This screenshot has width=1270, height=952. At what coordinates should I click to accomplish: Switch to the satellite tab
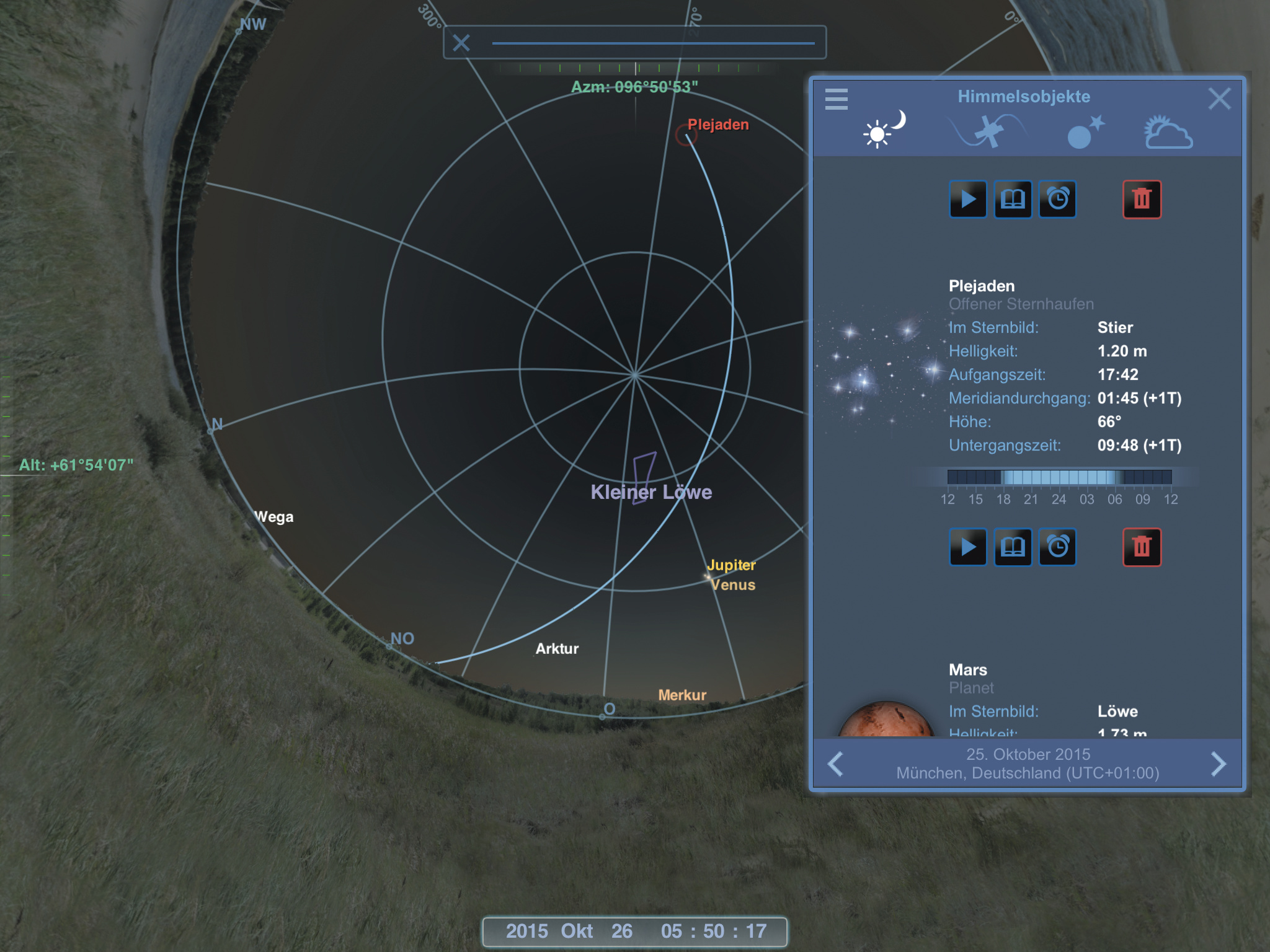coord(988,131)
